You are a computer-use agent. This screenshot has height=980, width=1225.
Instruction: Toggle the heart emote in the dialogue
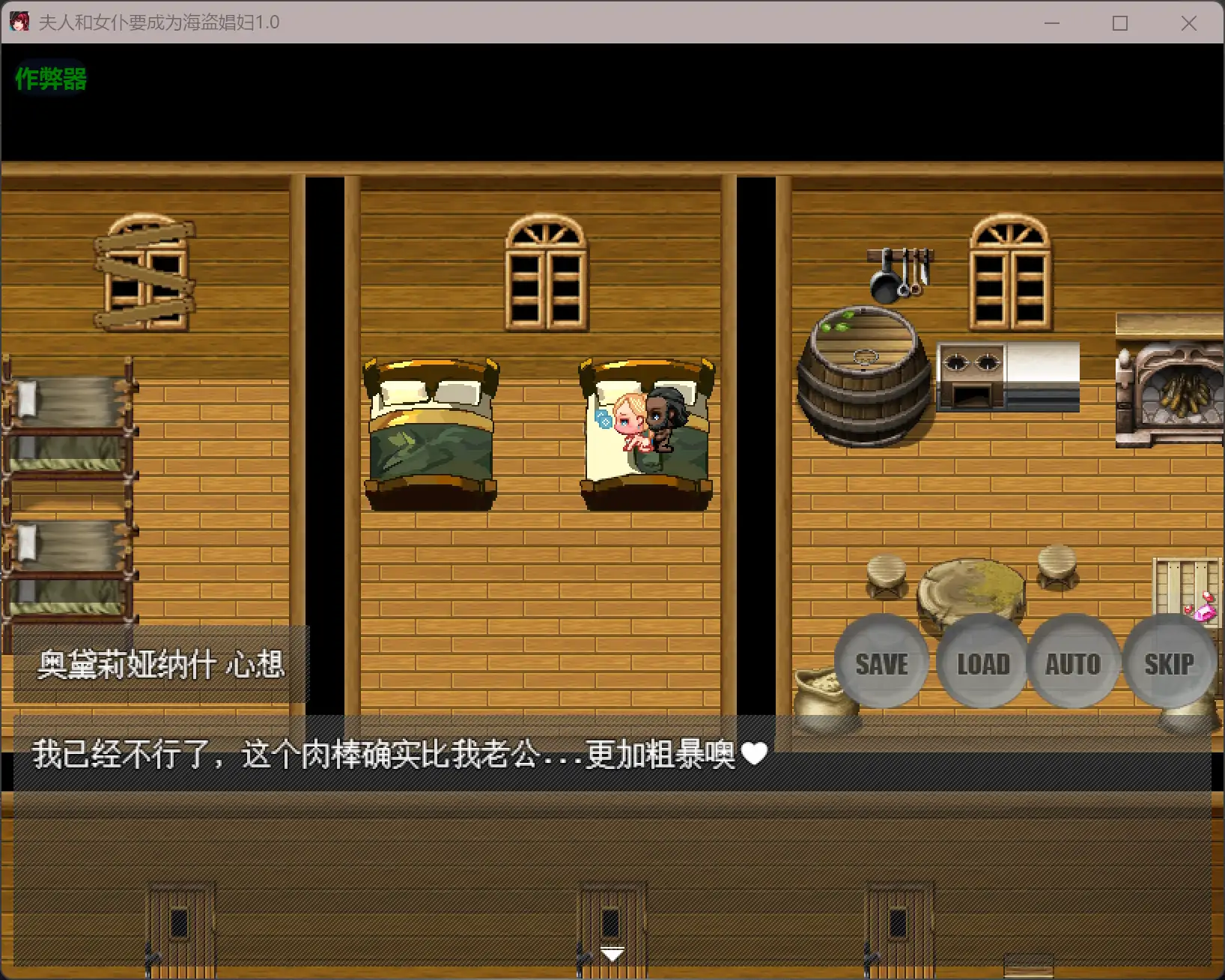(x=755, y=755)
